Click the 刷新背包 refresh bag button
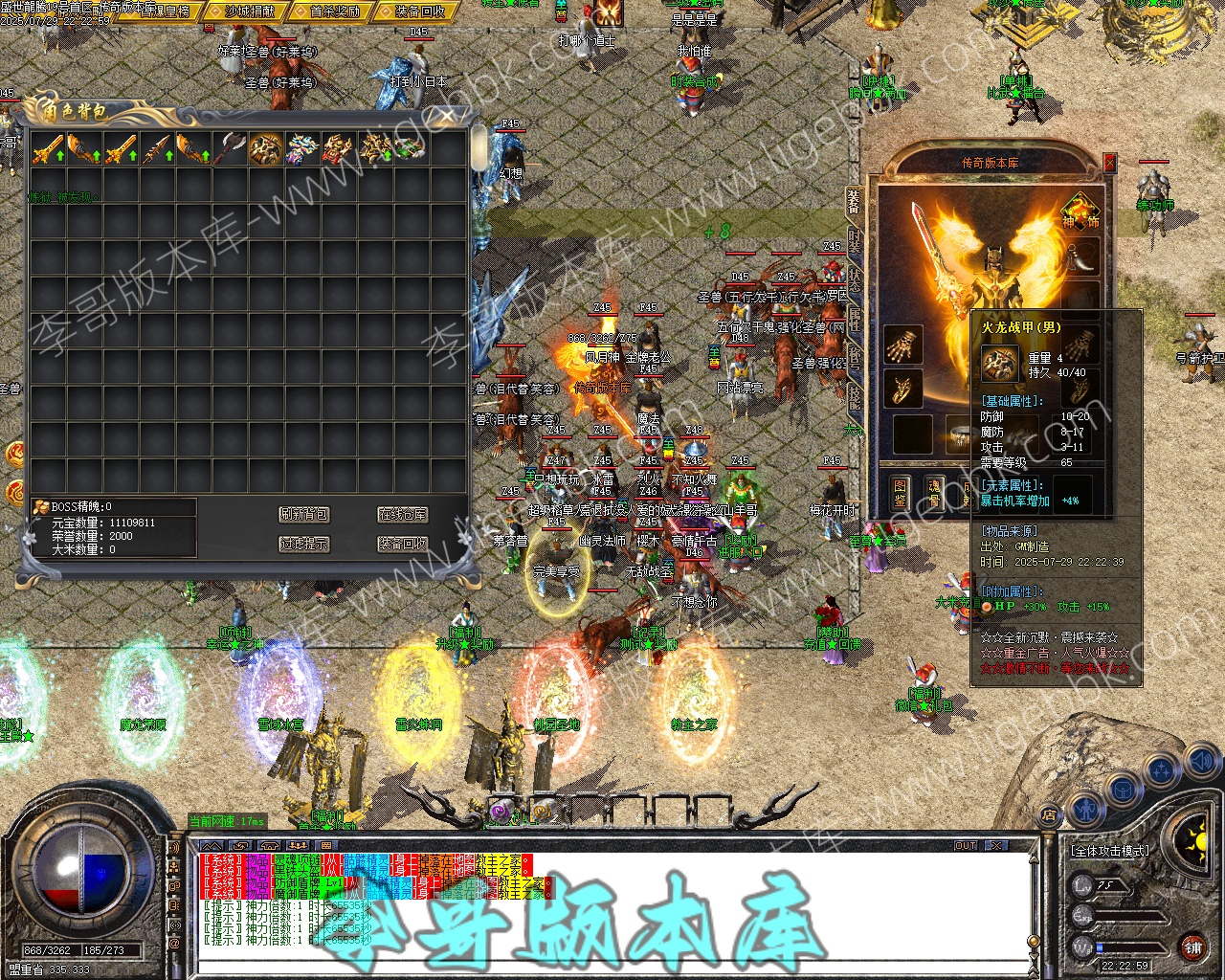The height and width of the screenshot is (980, 1225). 304,515
